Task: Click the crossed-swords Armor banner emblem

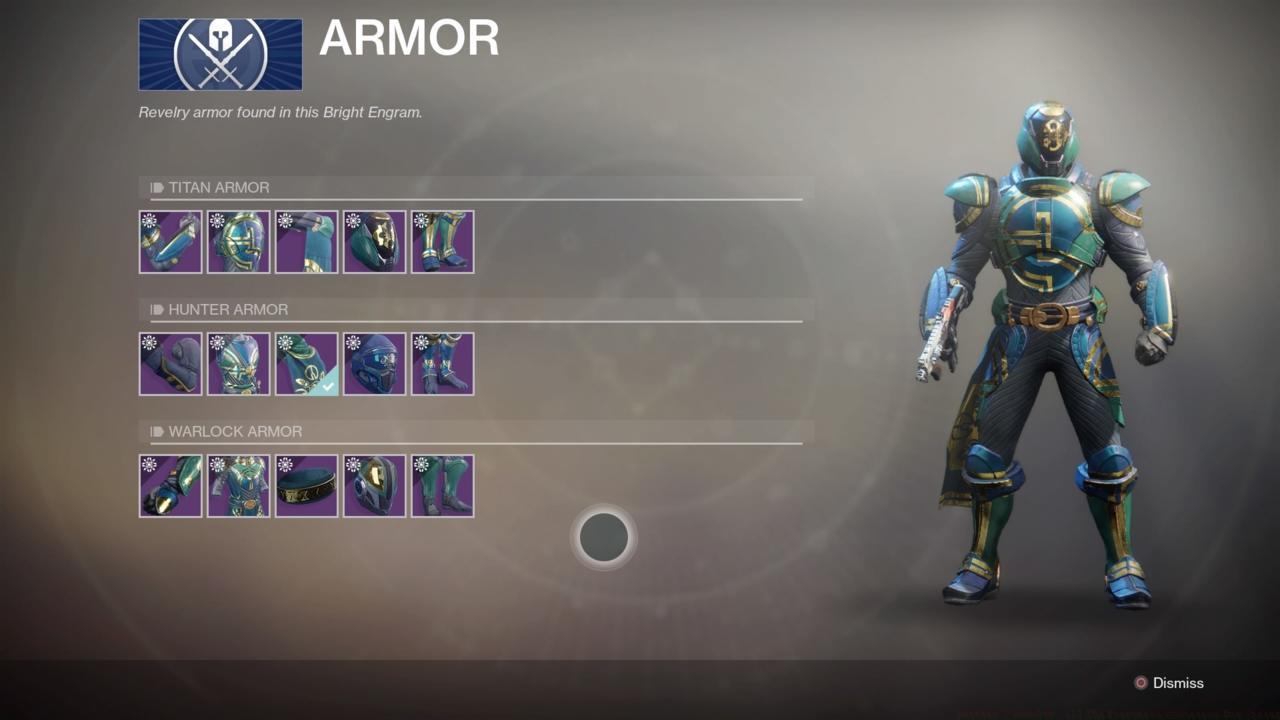Action: tap(220, 54)
